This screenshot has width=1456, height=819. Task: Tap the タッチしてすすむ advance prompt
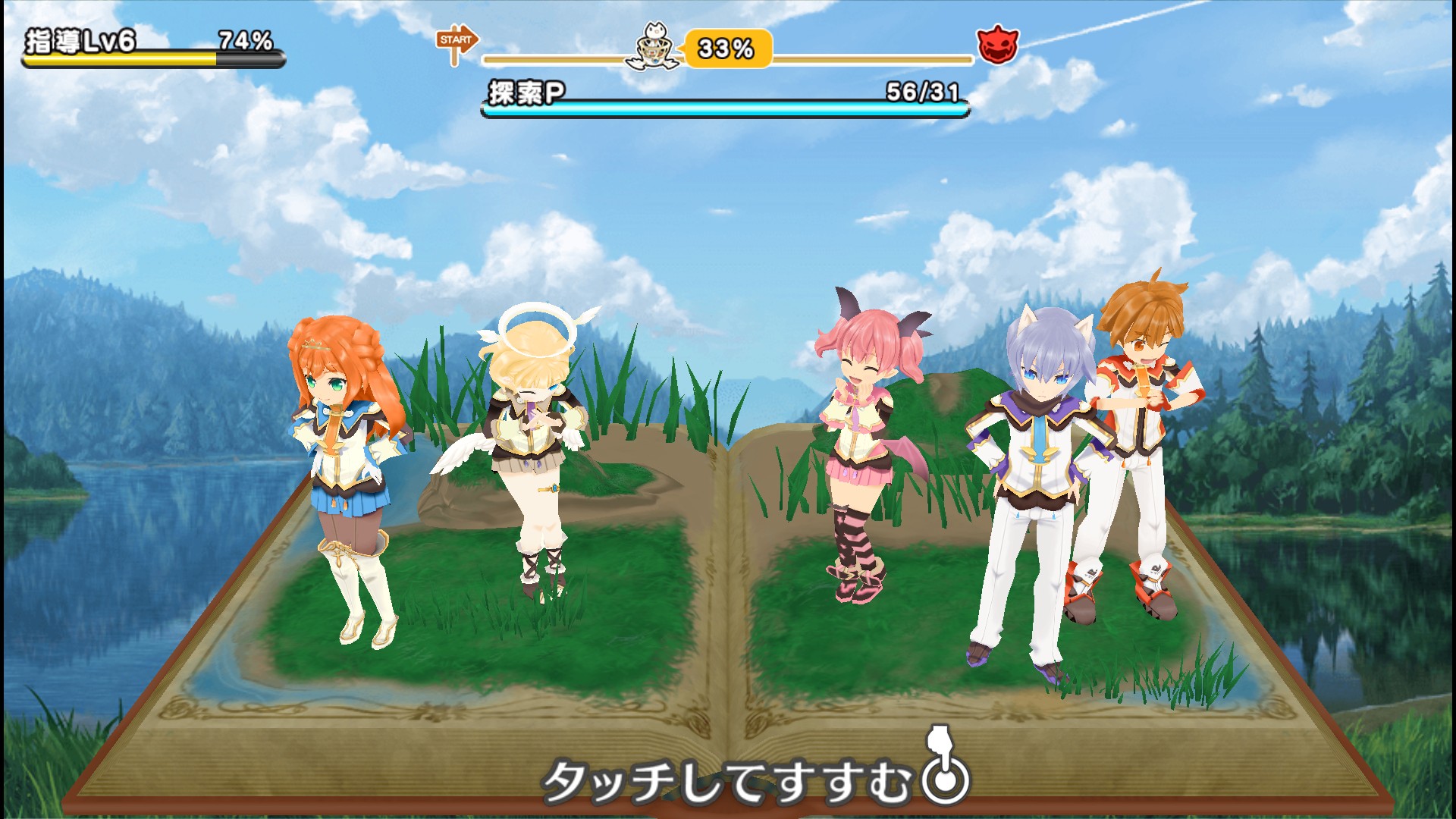pyautogui.click(x=753, y=780)
